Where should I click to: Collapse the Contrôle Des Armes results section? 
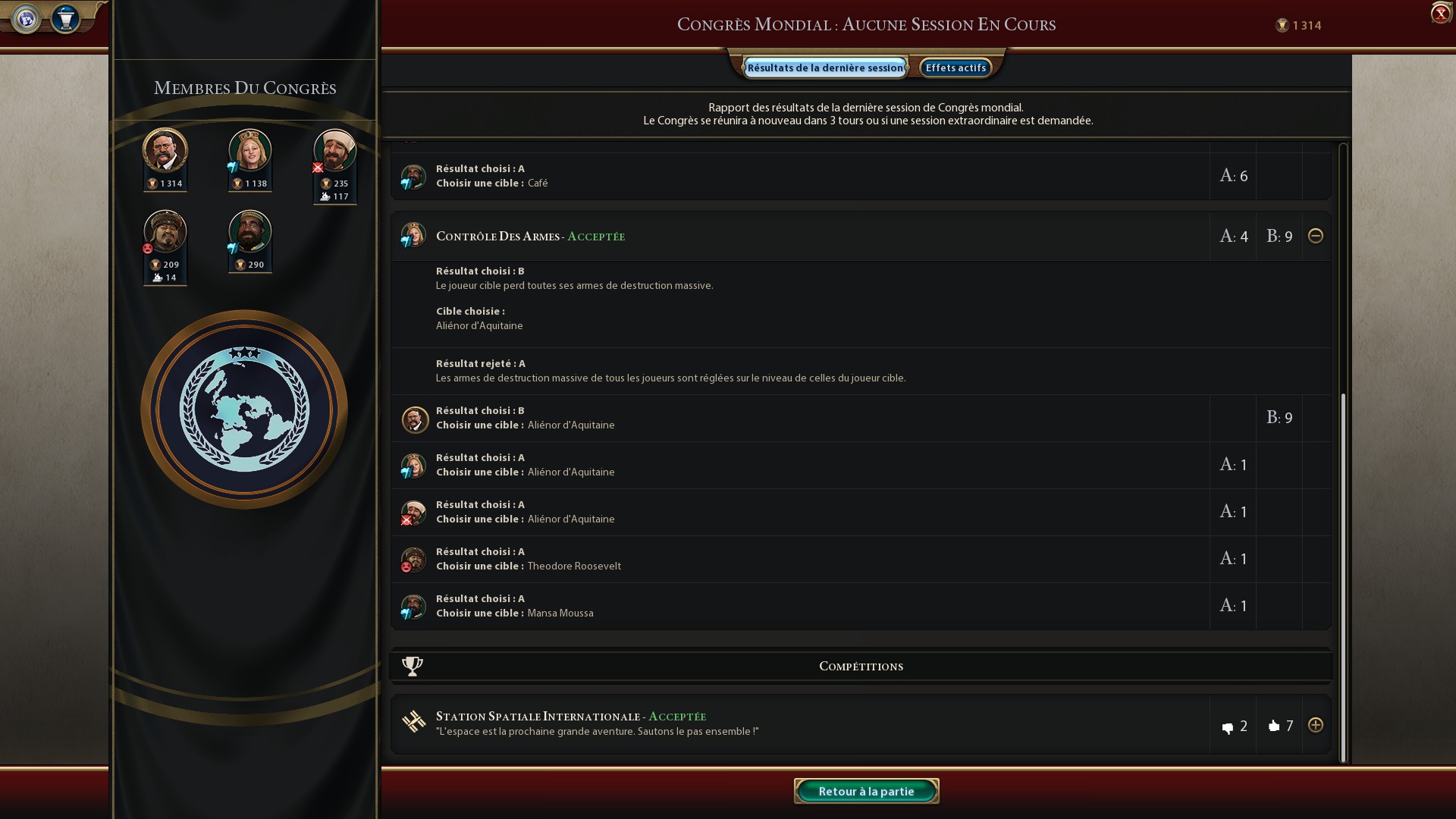1317,236
